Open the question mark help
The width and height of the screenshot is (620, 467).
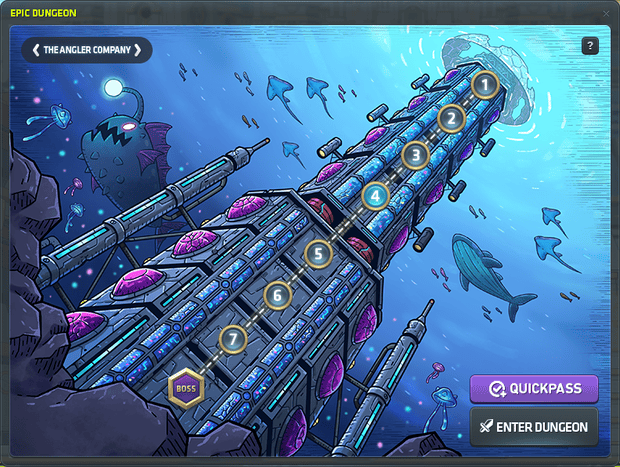pos(589,46)
